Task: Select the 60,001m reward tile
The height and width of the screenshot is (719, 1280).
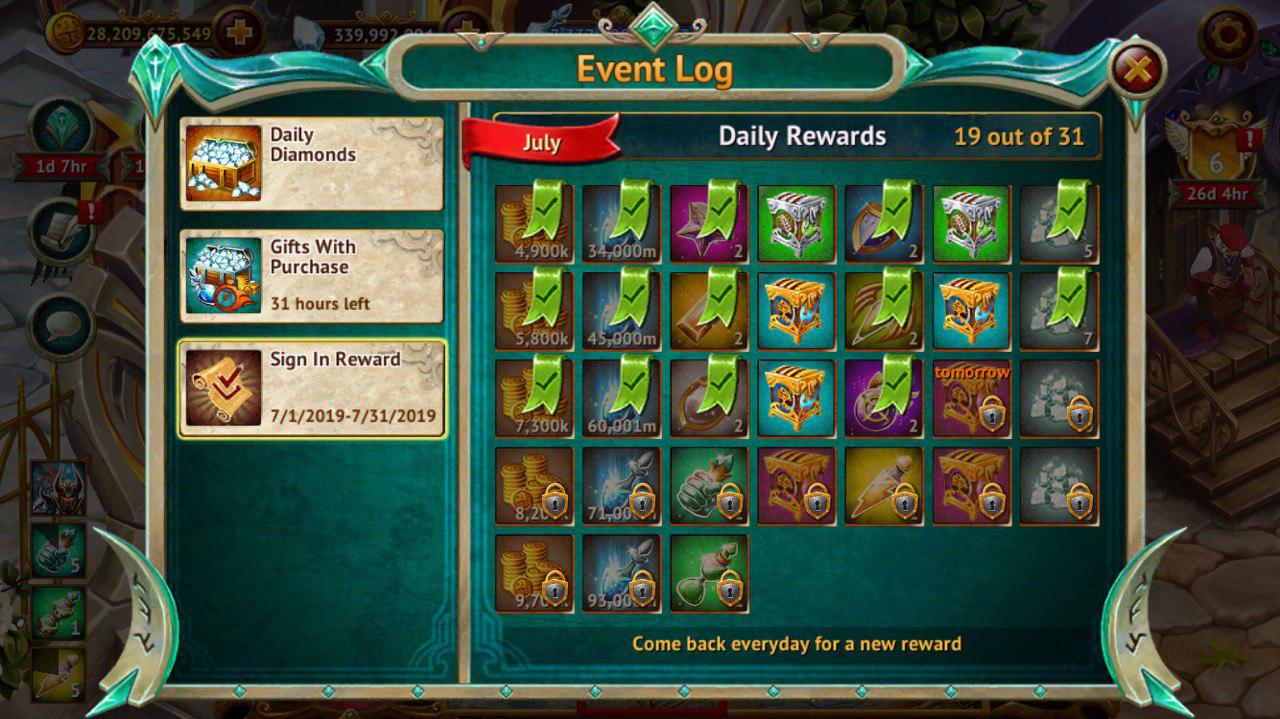Action: pyautogui.click(x=621, y=397)
